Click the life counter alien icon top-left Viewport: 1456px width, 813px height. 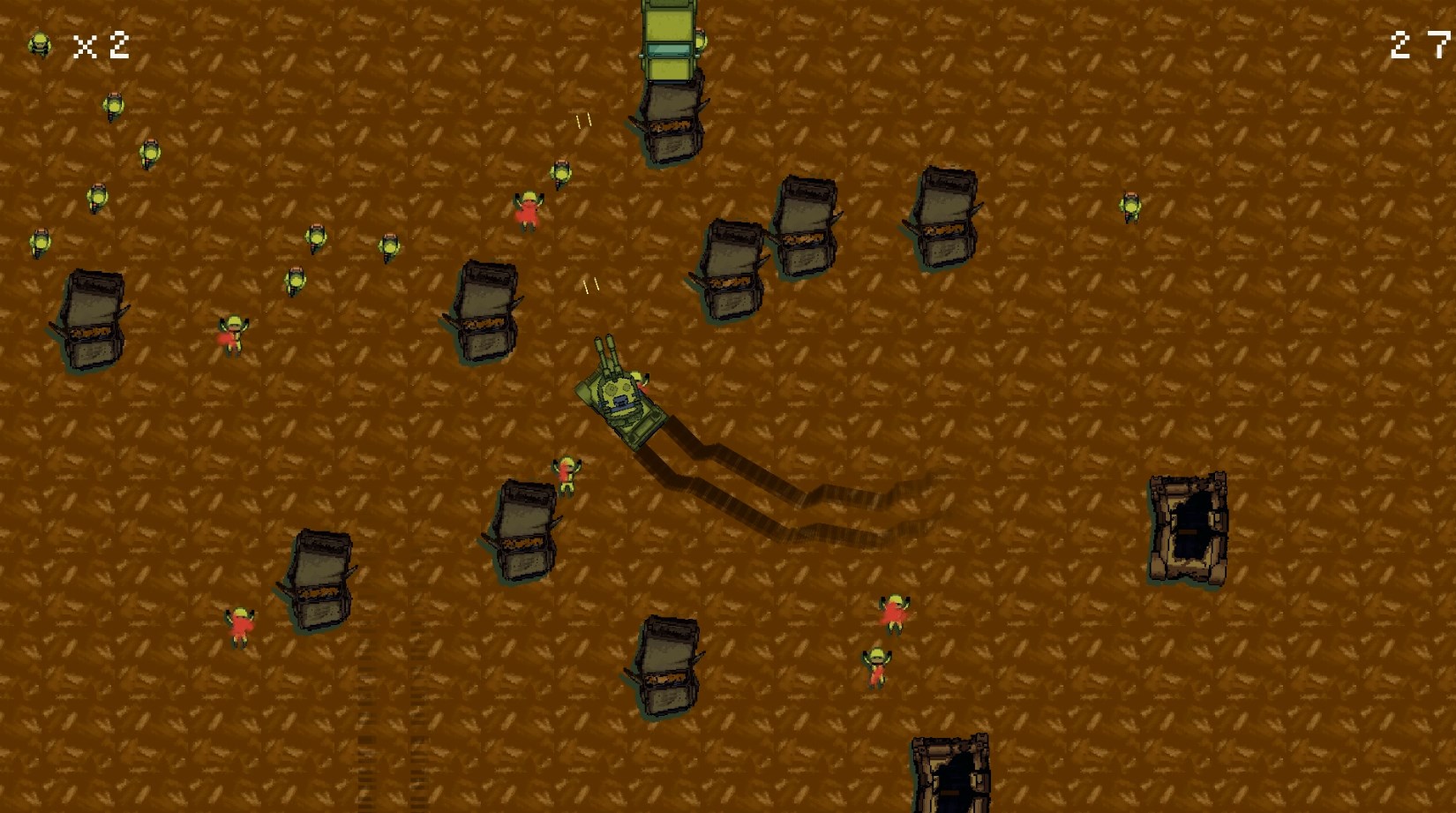tap(39, 42)
